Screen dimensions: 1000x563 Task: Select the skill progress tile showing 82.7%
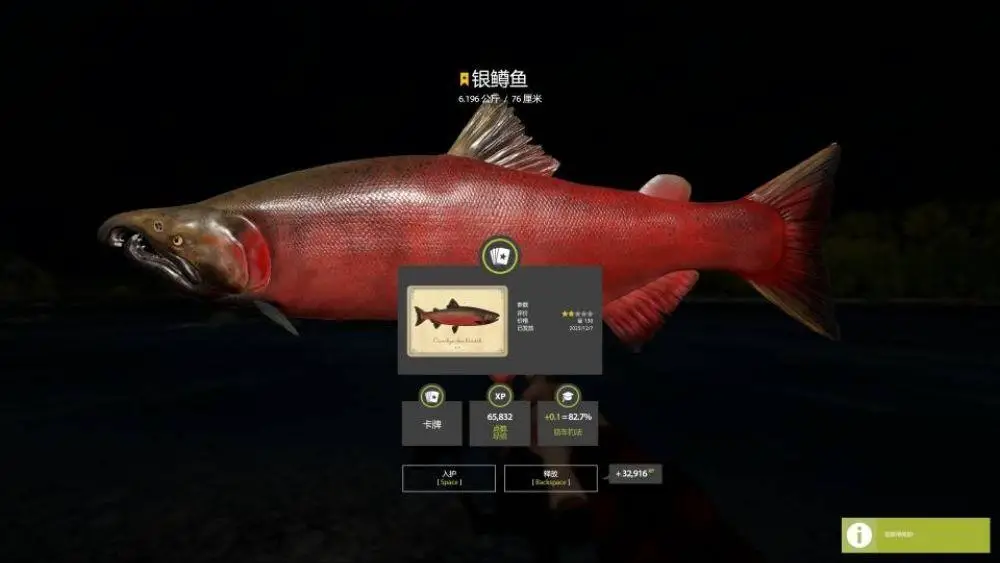click(568, 422)
